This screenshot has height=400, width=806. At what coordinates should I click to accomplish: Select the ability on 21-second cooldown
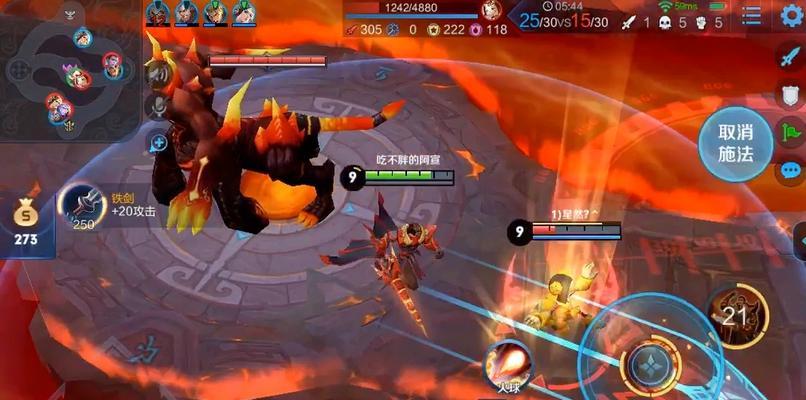(x=736, y=315)
